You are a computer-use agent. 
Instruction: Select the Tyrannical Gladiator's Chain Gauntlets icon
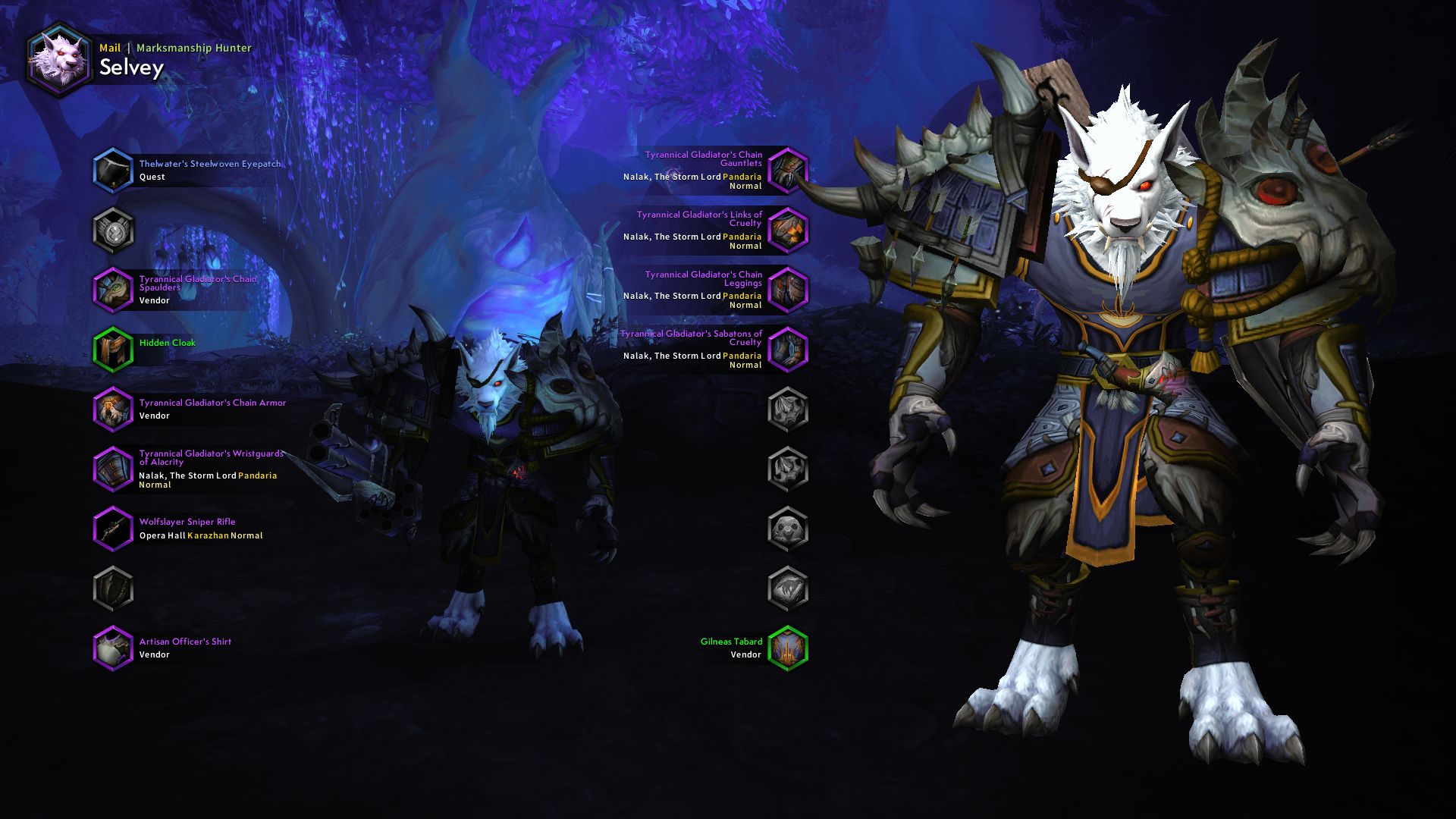pos(789,170)
